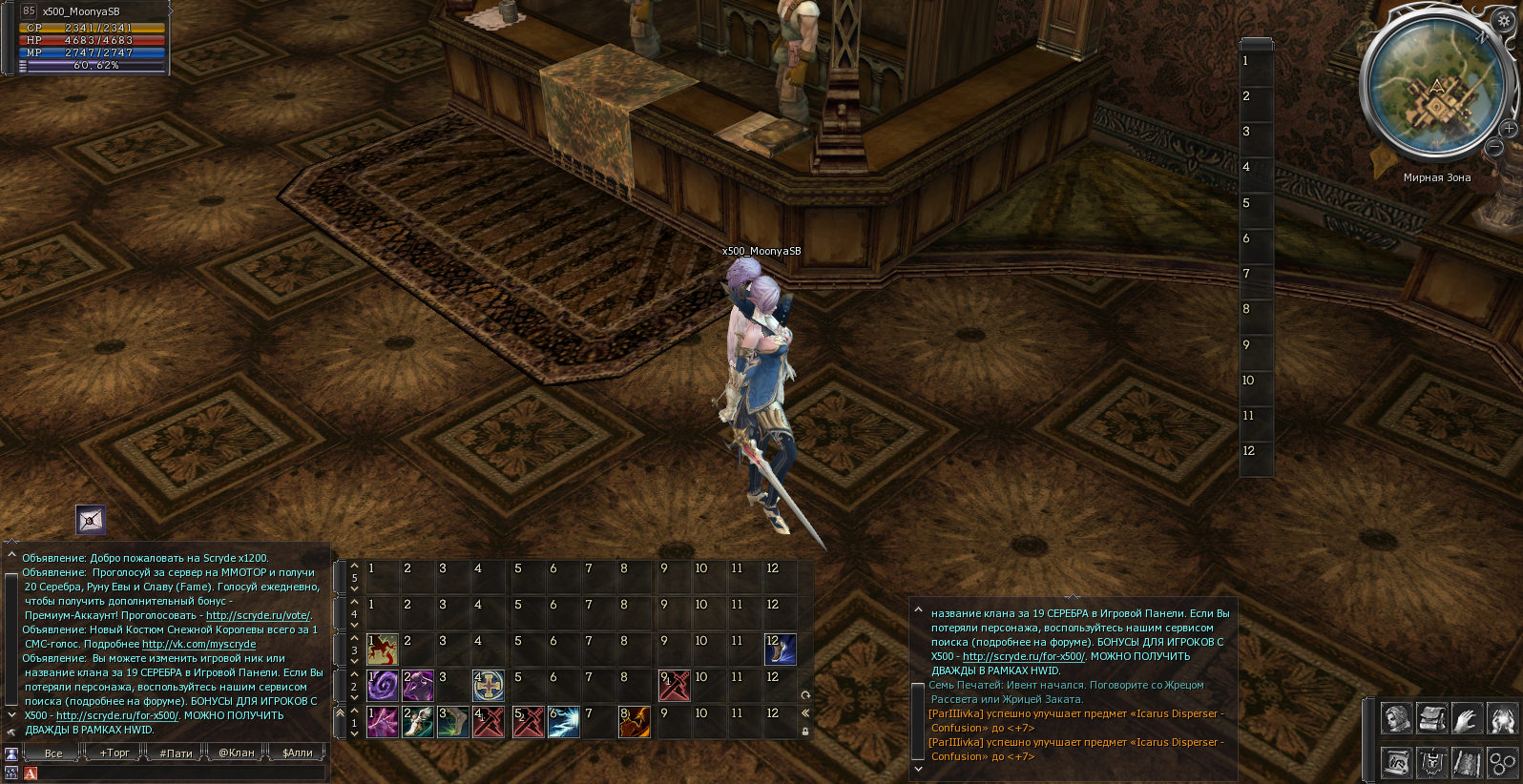Open the unread mail envelope icon
The image size is (1523, 784).
91,520
